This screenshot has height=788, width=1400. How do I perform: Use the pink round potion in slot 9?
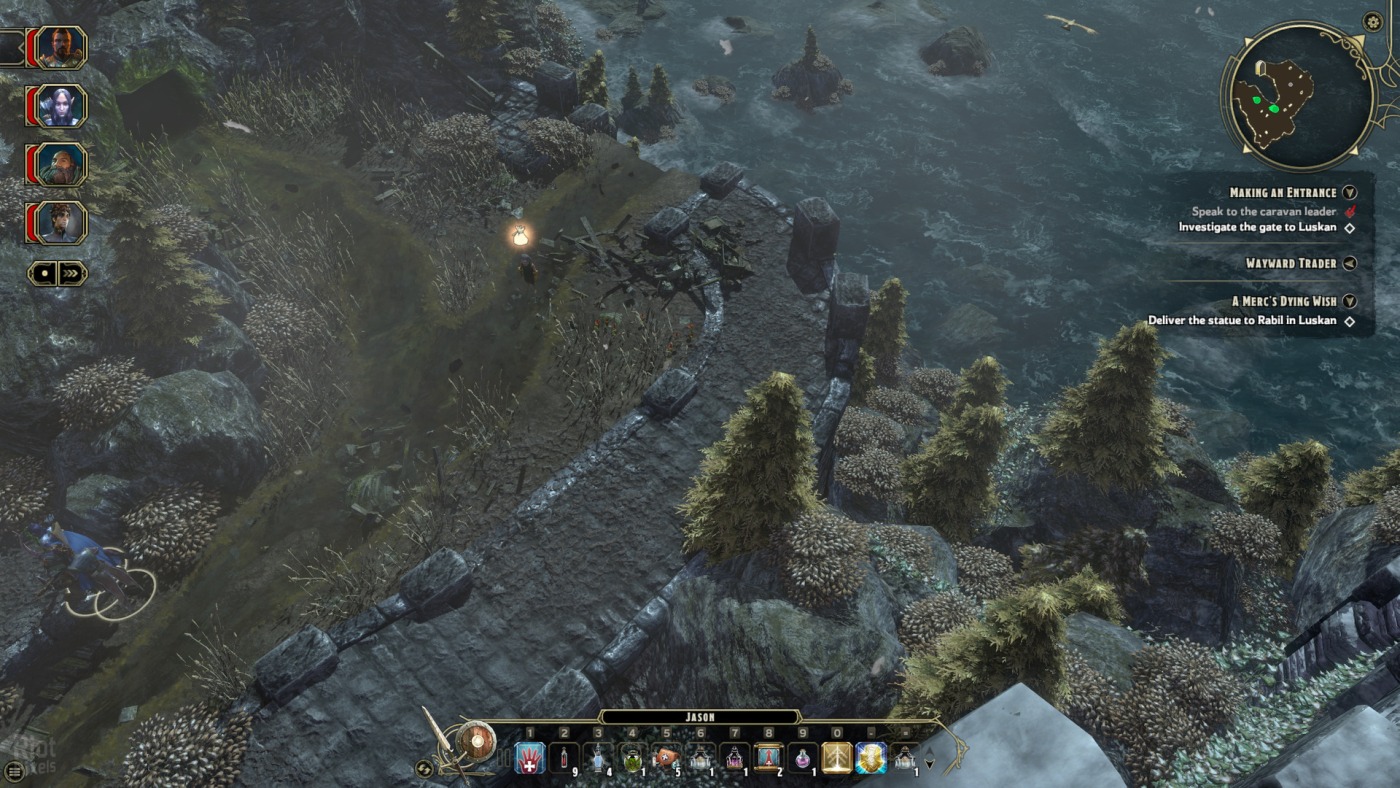coord(802,758)
